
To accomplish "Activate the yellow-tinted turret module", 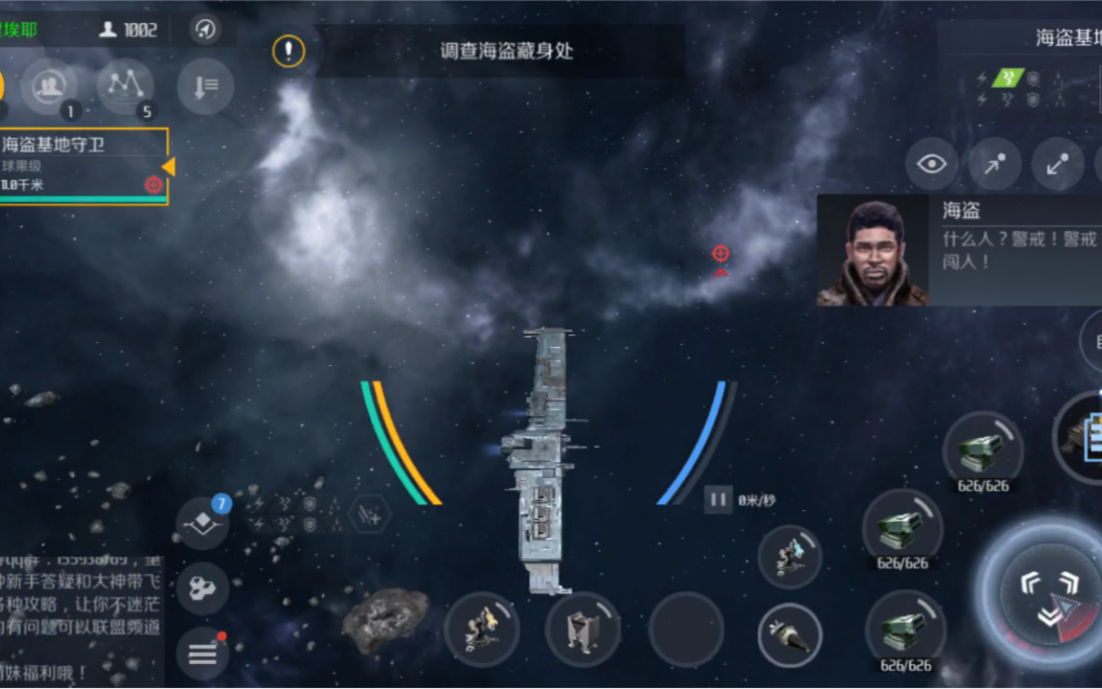I will click(x=481, y=630).
